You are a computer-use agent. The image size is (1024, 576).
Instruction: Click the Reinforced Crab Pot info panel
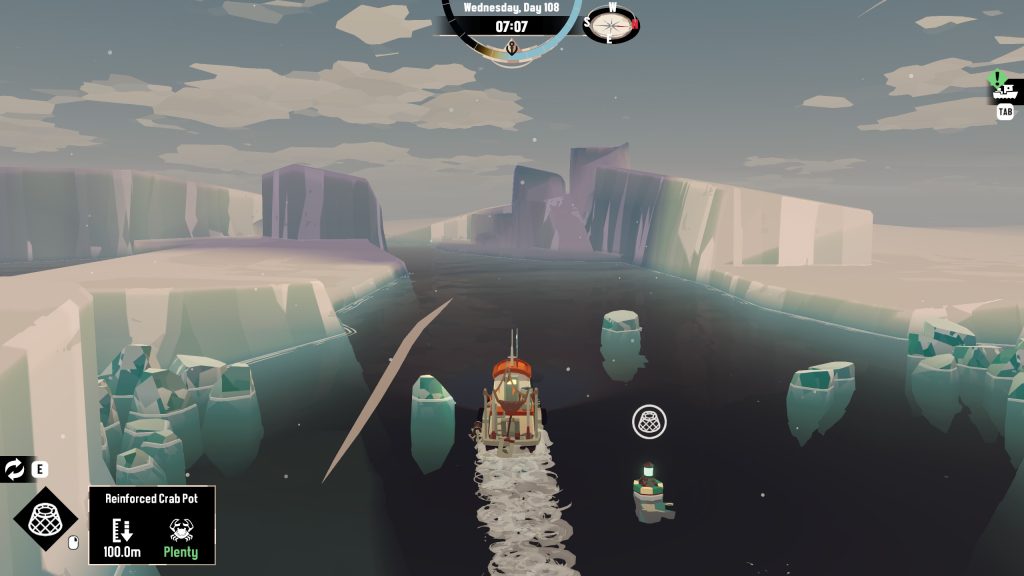(152, 526)
